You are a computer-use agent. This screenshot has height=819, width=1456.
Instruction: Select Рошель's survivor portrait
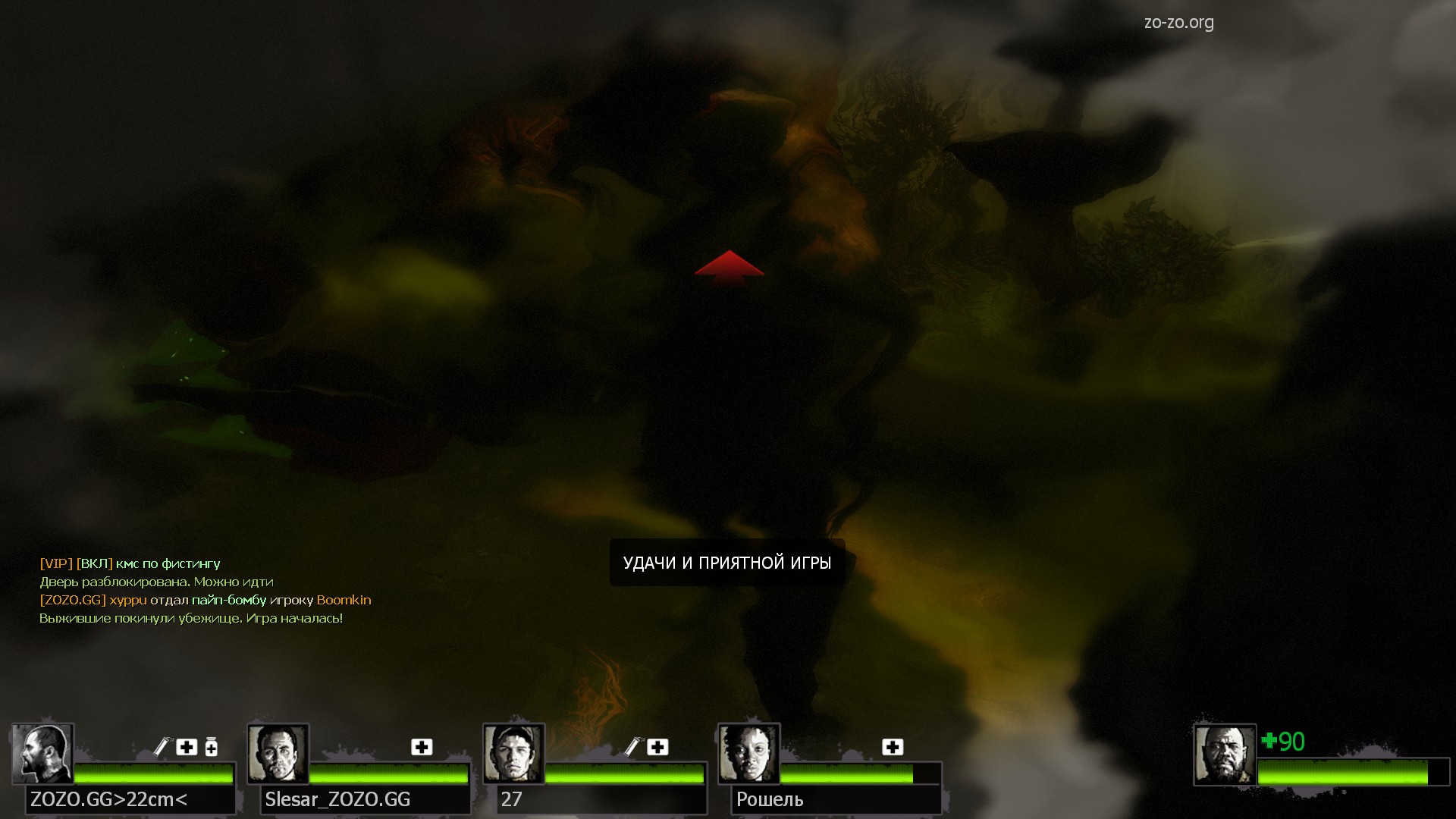[748, 754]
